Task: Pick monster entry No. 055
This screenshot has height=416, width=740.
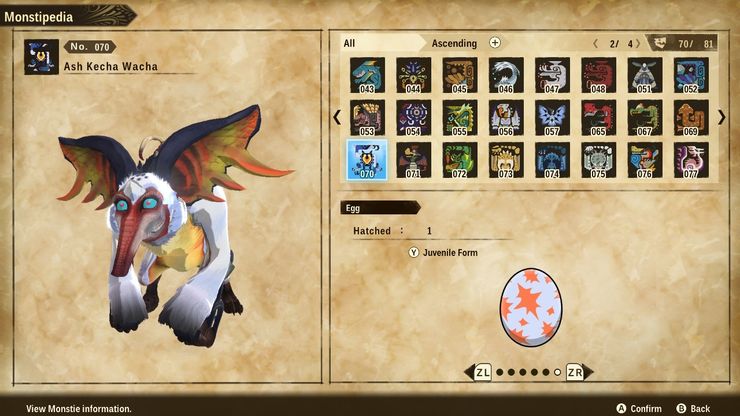Action: 460,117
